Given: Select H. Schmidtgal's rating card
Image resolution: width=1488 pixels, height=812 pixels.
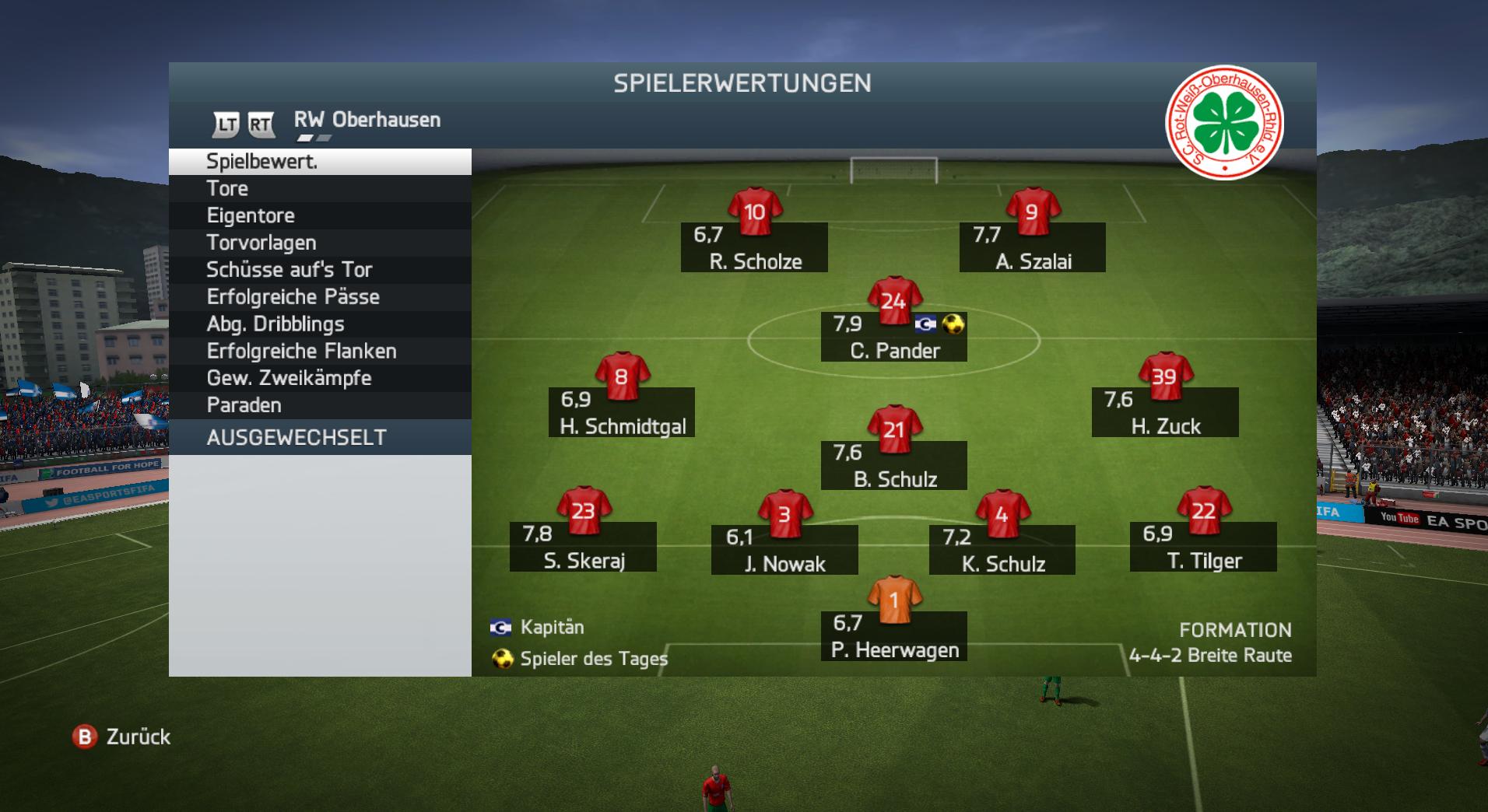Looking at the screenshot, I should pos(621,412).
